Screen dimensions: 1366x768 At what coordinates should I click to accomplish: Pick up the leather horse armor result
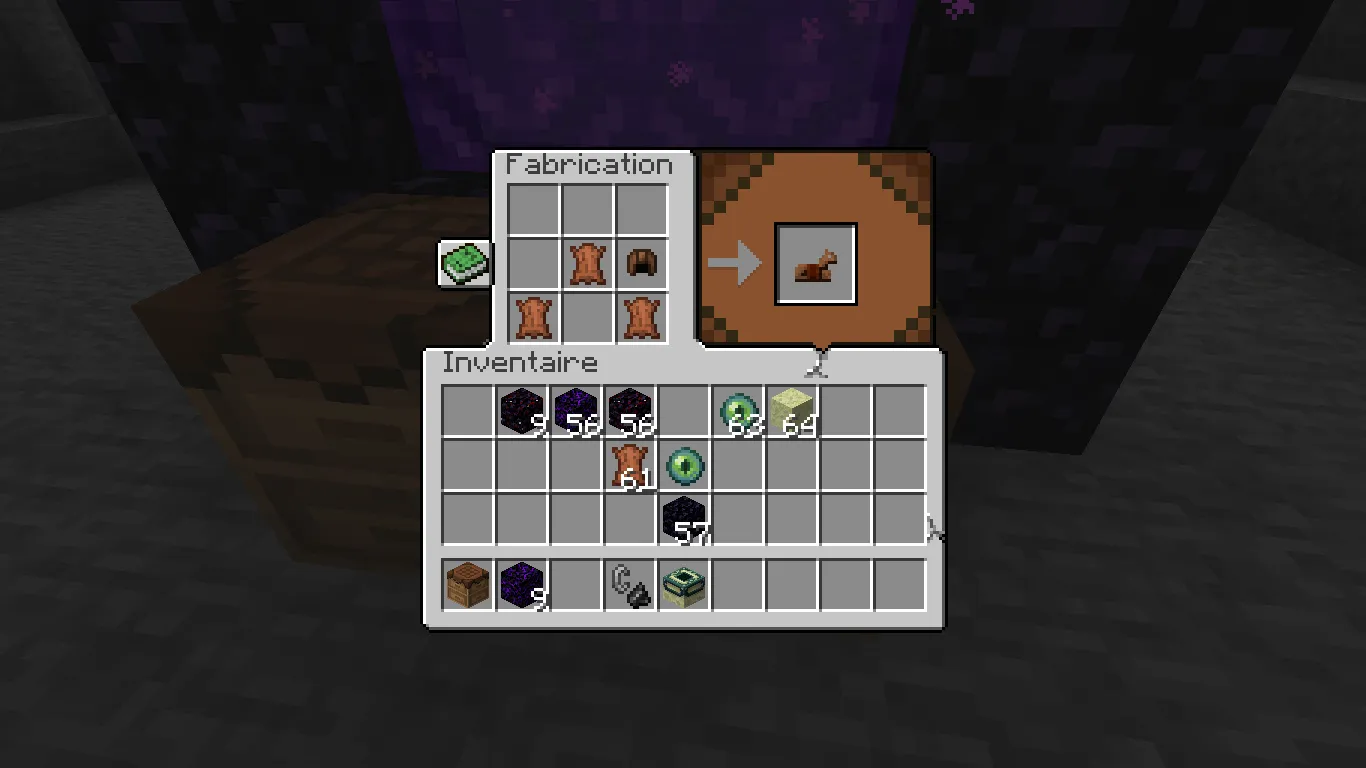pyautogui.click(x=815, y=262)
